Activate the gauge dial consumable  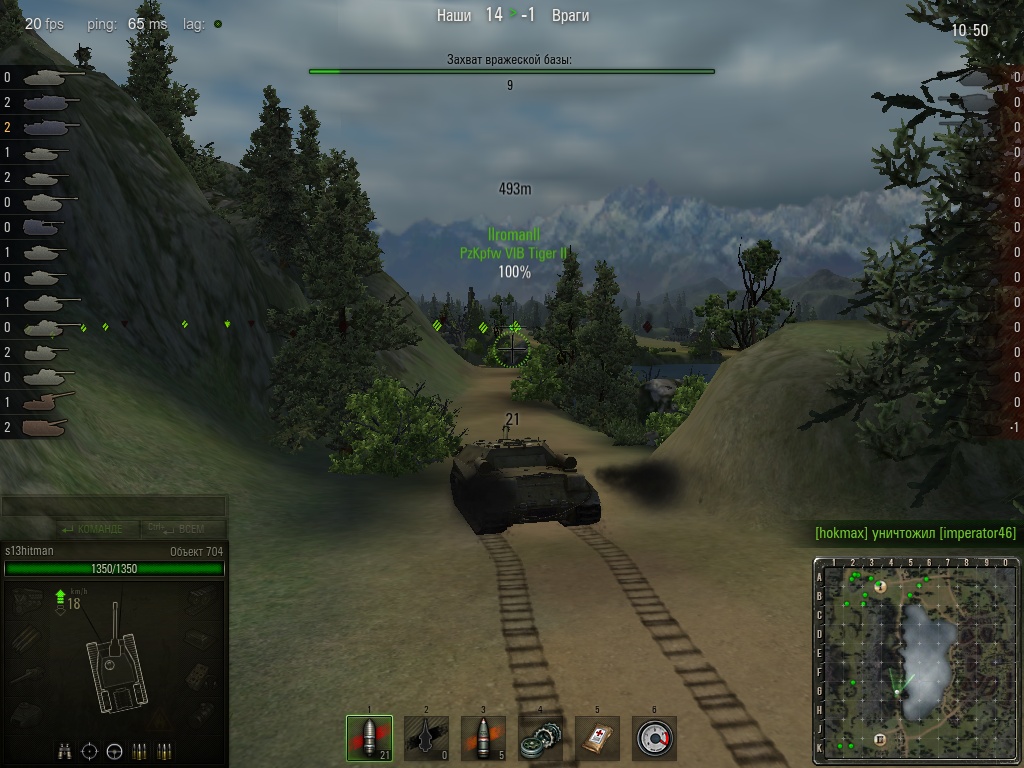click(x=654, y=739)
